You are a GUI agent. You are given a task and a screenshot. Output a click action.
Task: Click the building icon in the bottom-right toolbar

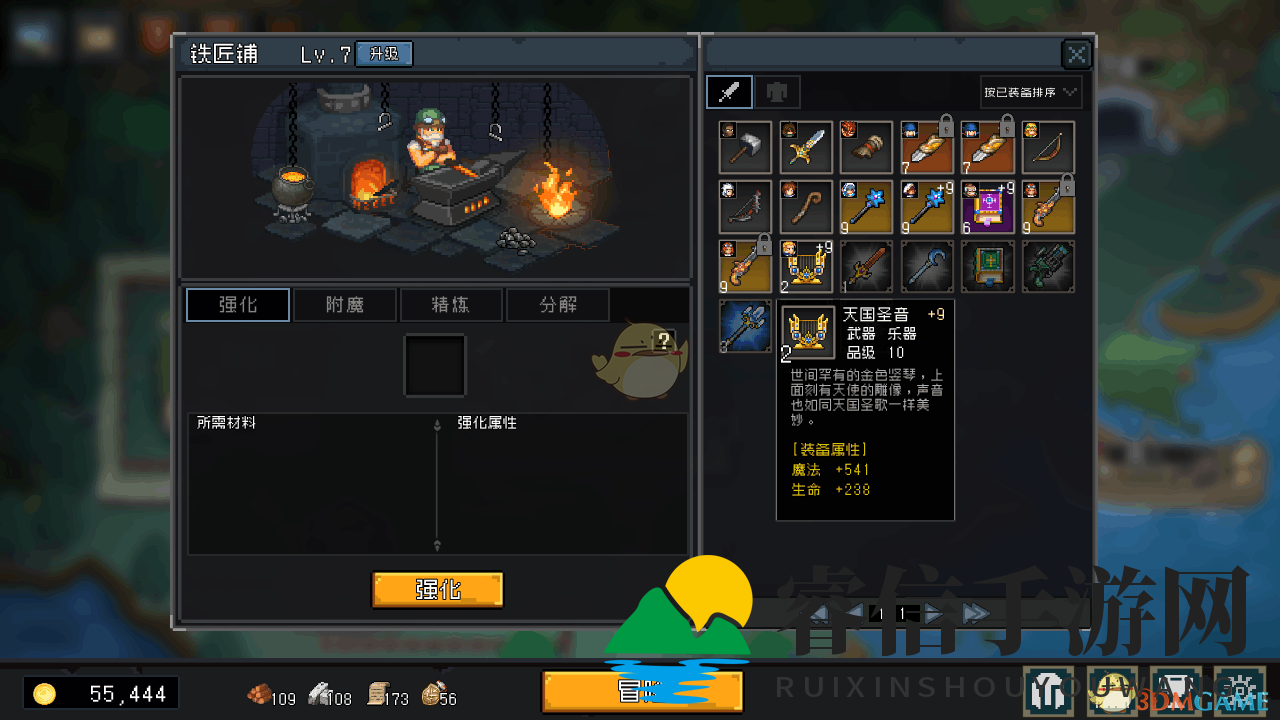coord(1046,690)
